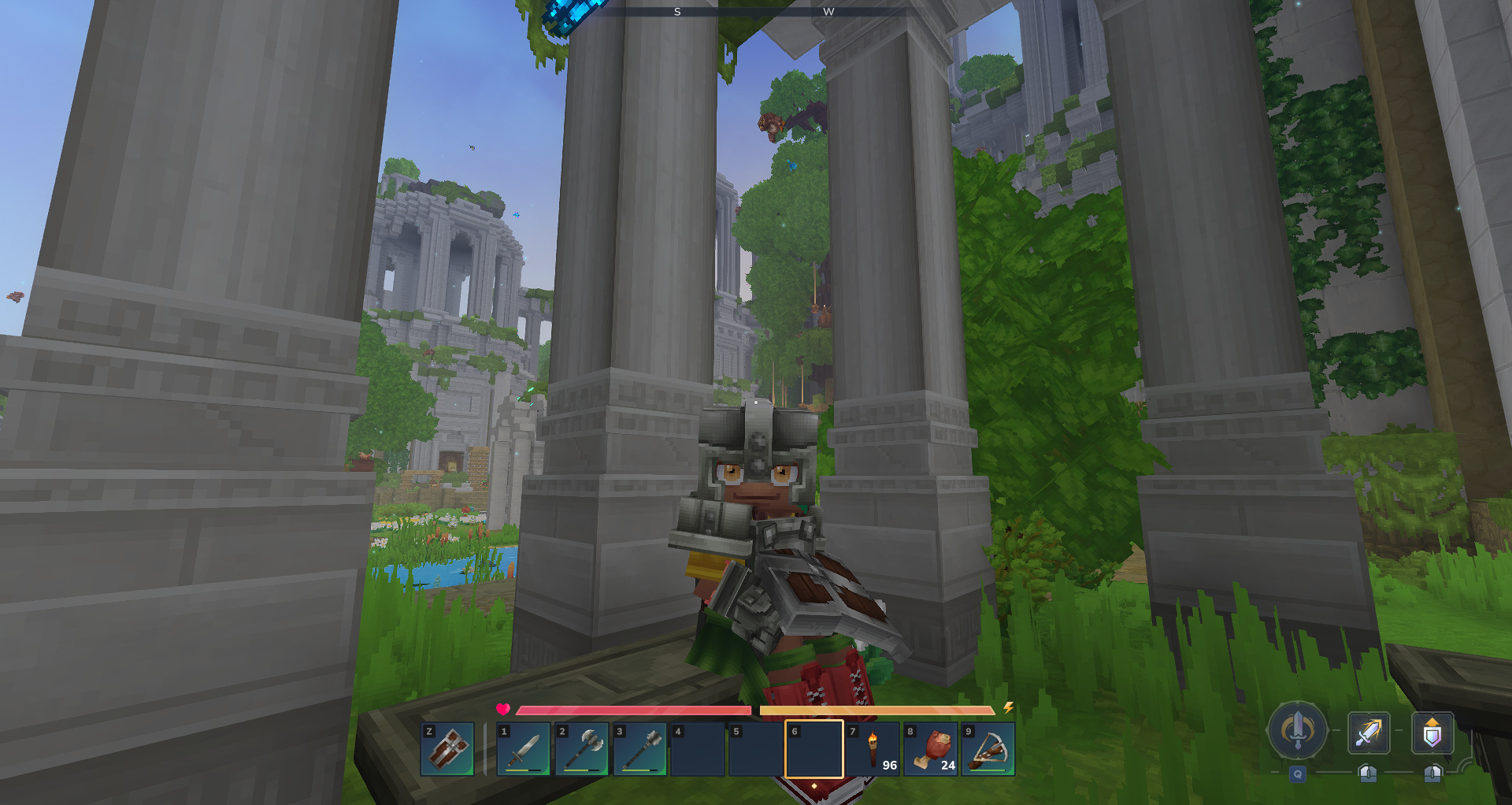The height and width of the screenshot is (805, 1512).
Task: Select the shield utility slot
Action: [447, 749]
